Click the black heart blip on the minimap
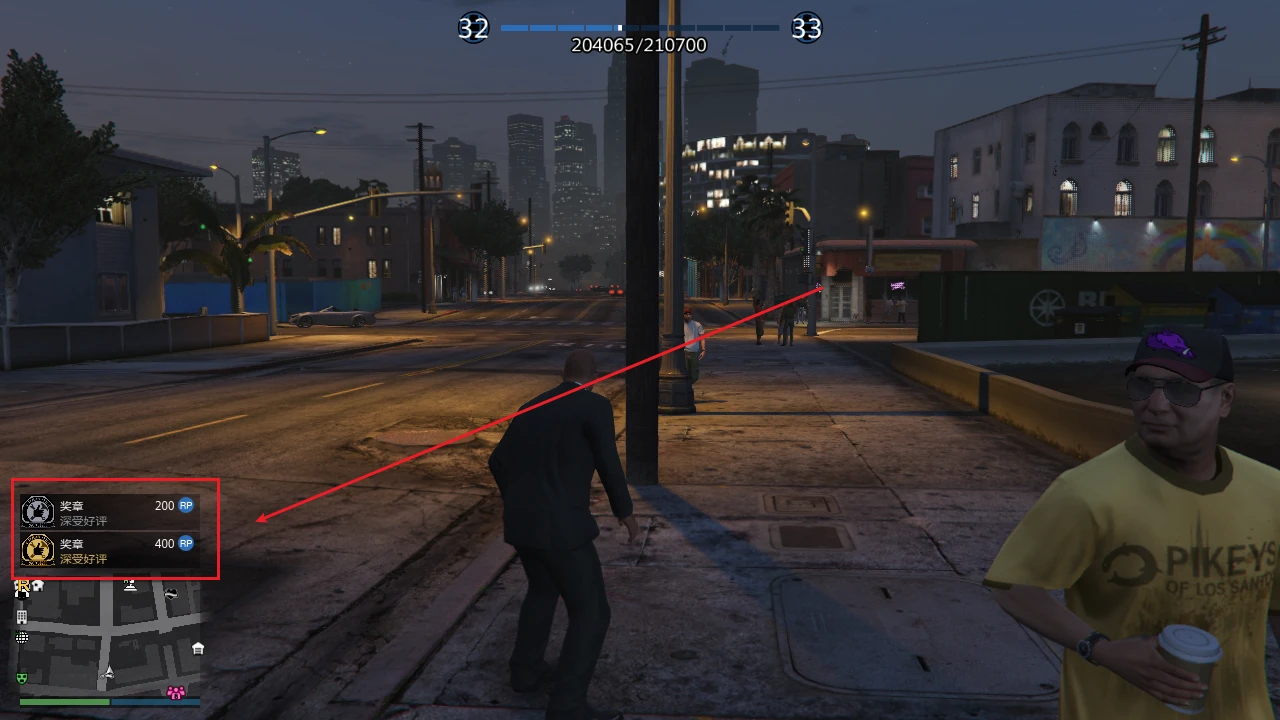1280x720 pixels. click(172, 594)
